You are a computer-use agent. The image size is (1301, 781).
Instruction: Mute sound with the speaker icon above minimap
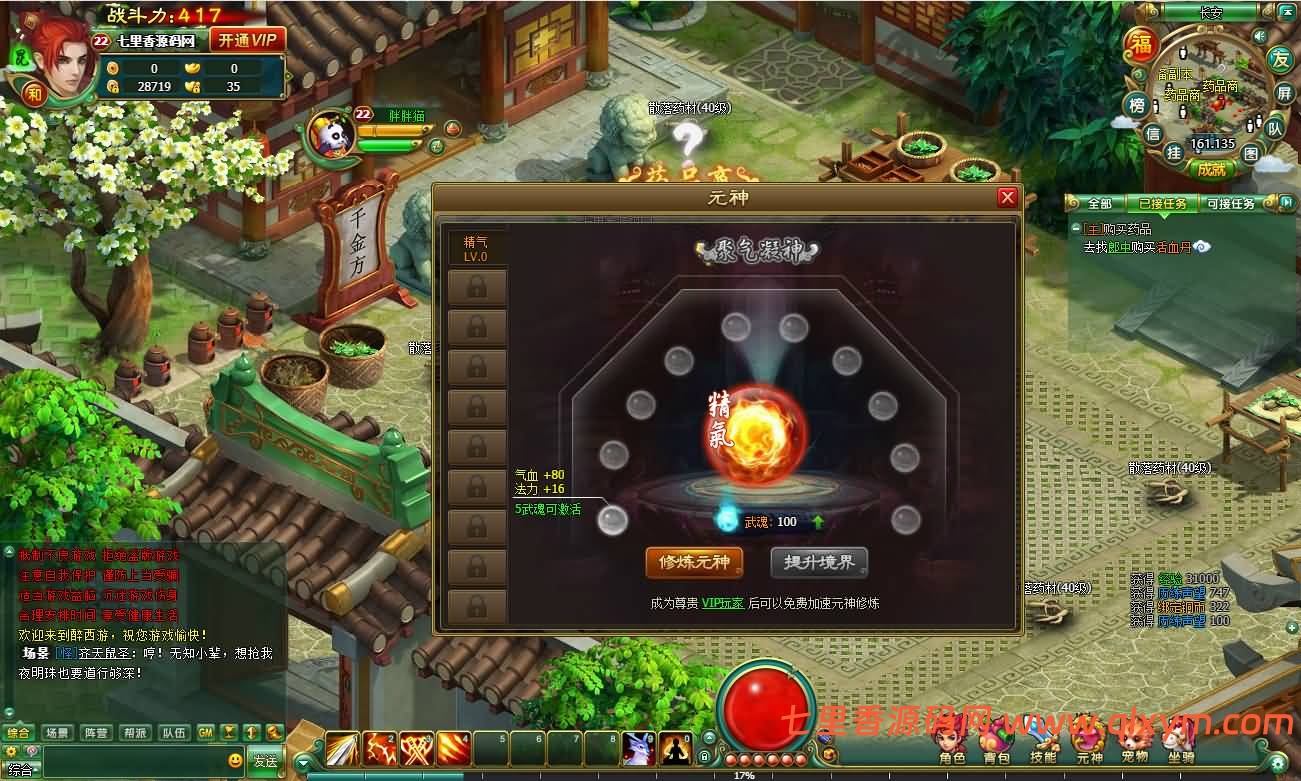1260,36
